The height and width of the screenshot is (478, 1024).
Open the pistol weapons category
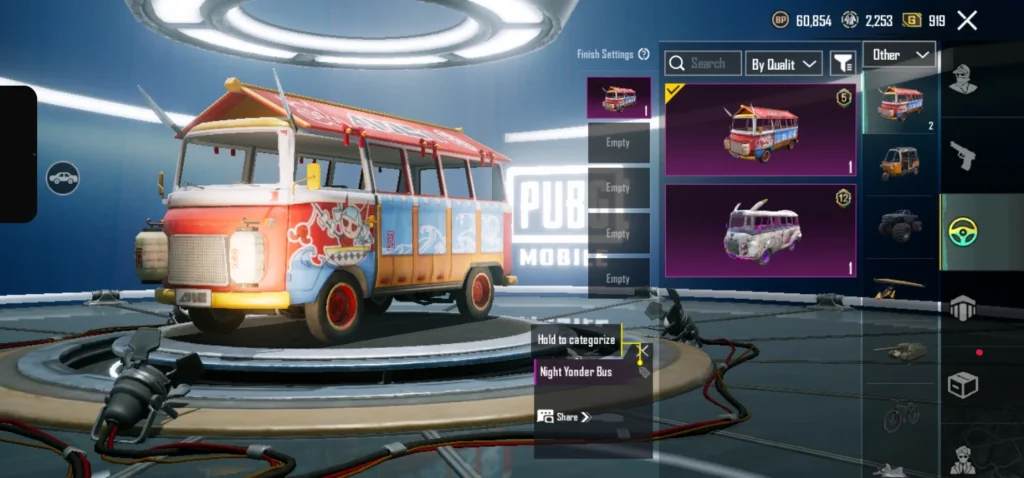[962, 155]
